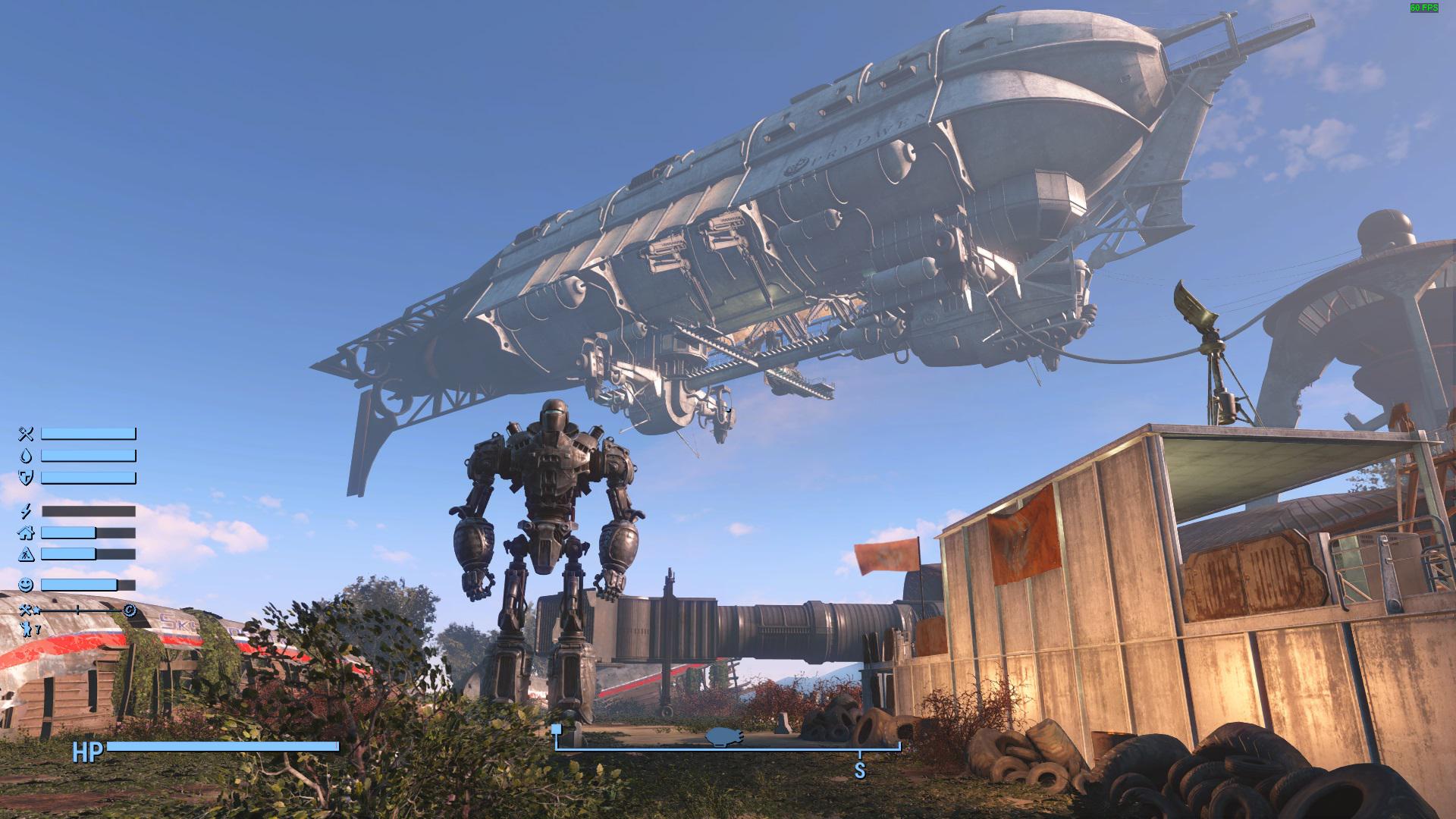Select the warning triangle worker icon
Image resolution: width=1456 pixels, height=819 pixels.
pos(27,554)
